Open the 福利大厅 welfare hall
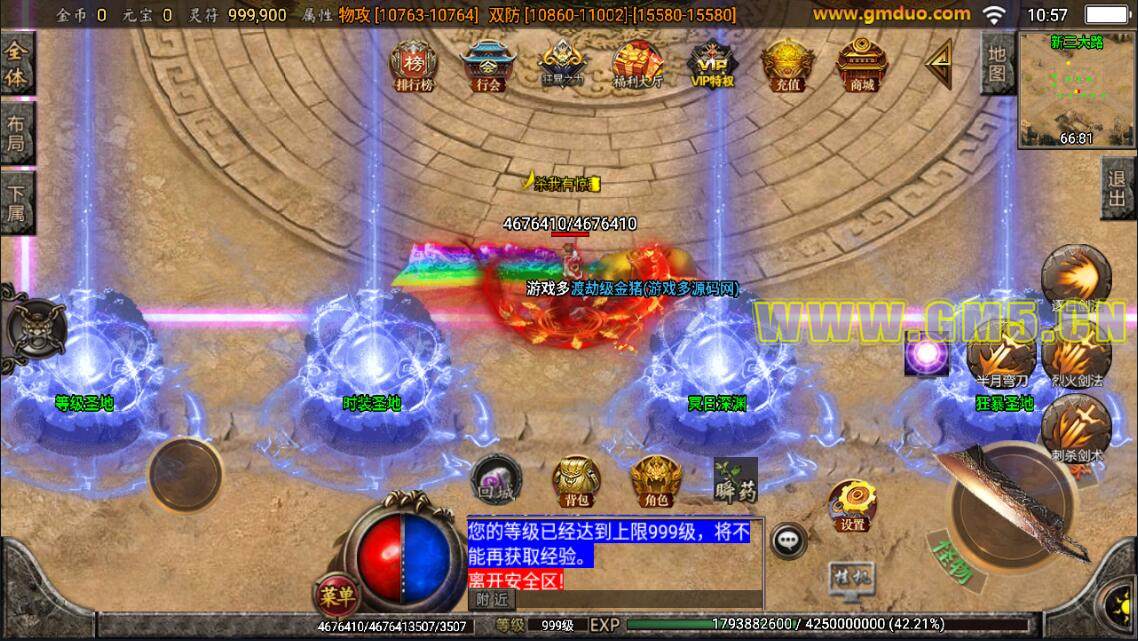Image resolution: width=1138 pixels, height=641 pixels. coord(636,65)
